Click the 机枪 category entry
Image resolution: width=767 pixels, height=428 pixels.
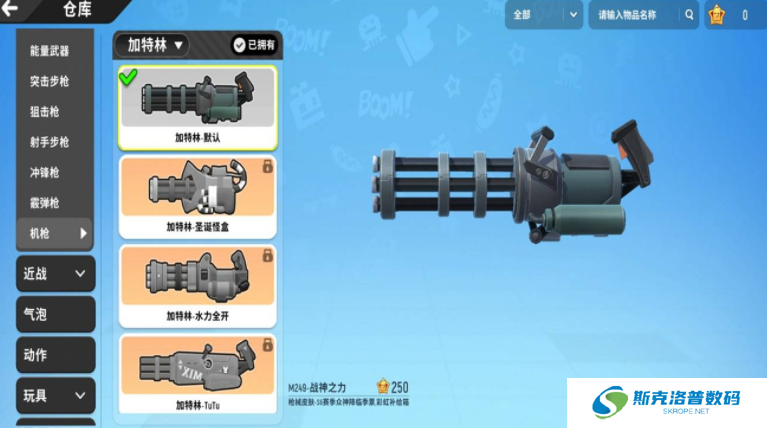54,233
